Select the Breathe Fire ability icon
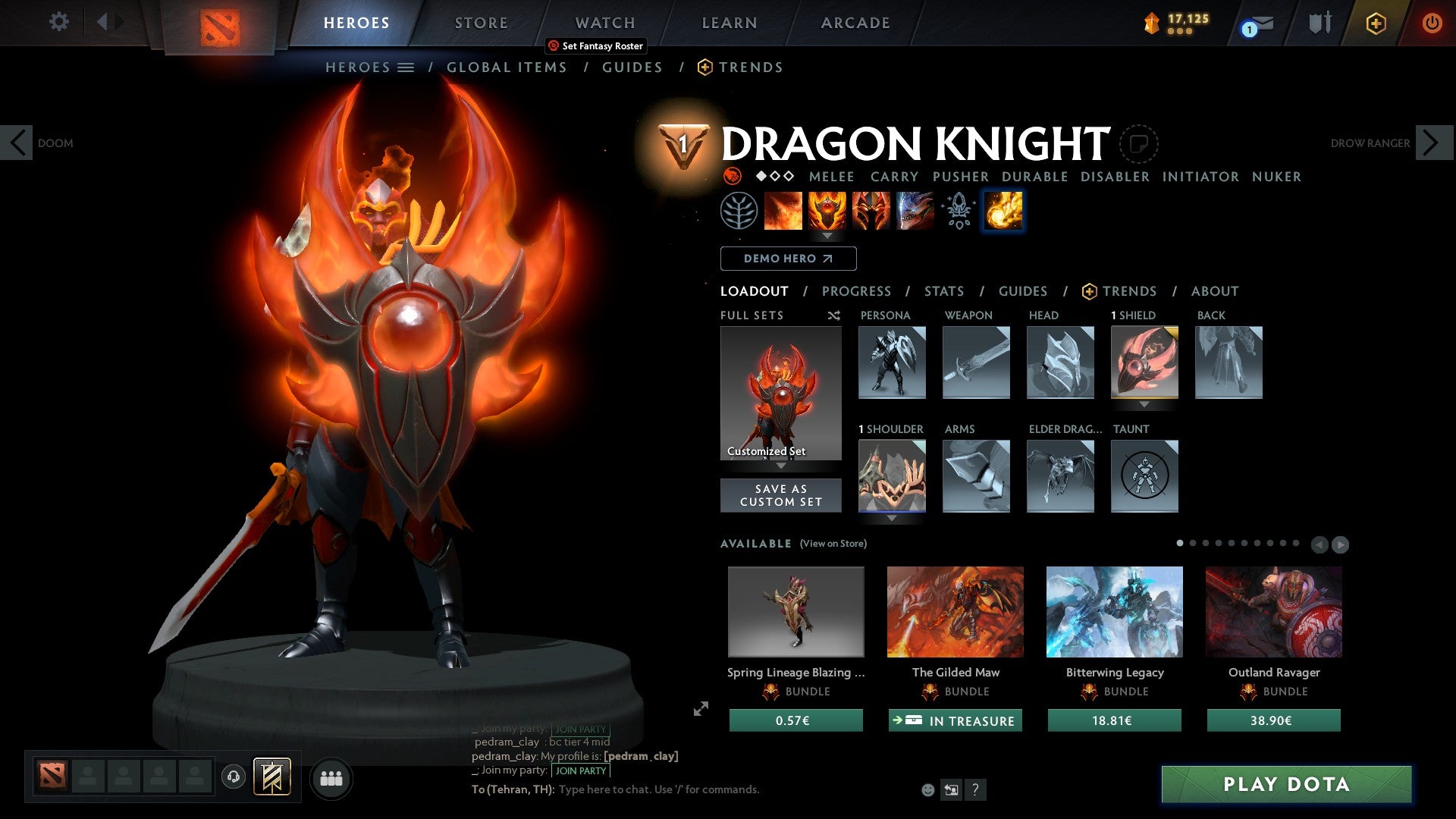Image resolution: width=1456 pixels, height=819 pixels. [783, 210]
